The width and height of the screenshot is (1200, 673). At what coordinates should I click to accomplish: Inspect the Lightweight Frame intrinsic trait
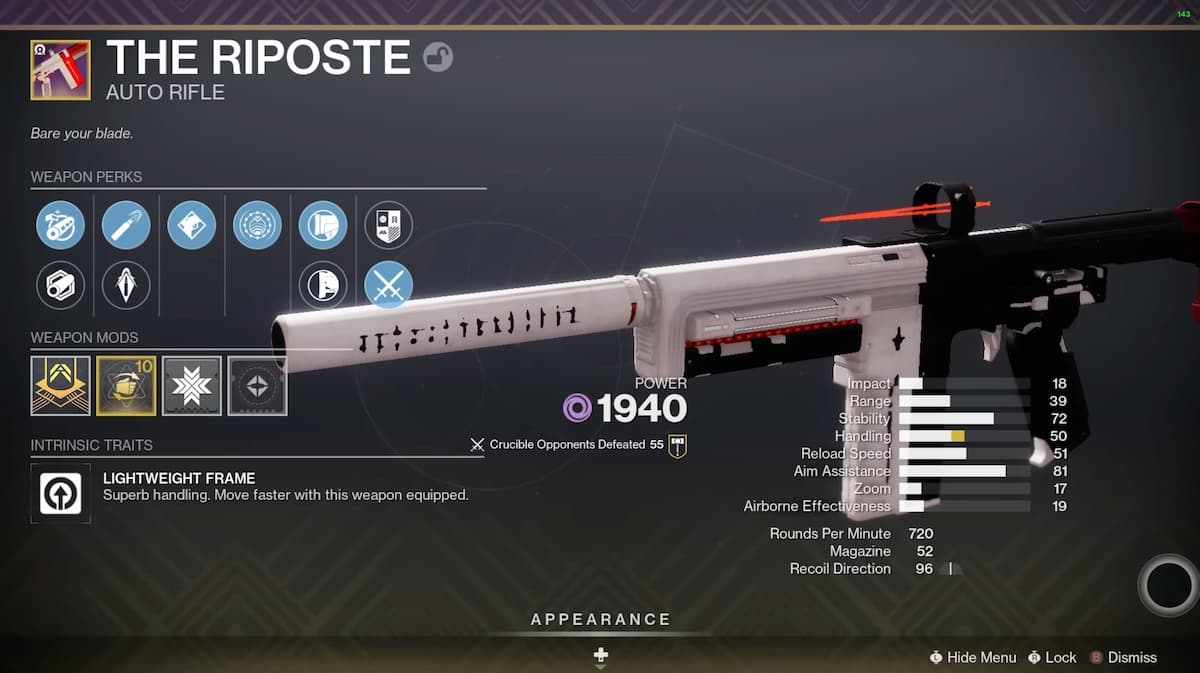[61, 493]
